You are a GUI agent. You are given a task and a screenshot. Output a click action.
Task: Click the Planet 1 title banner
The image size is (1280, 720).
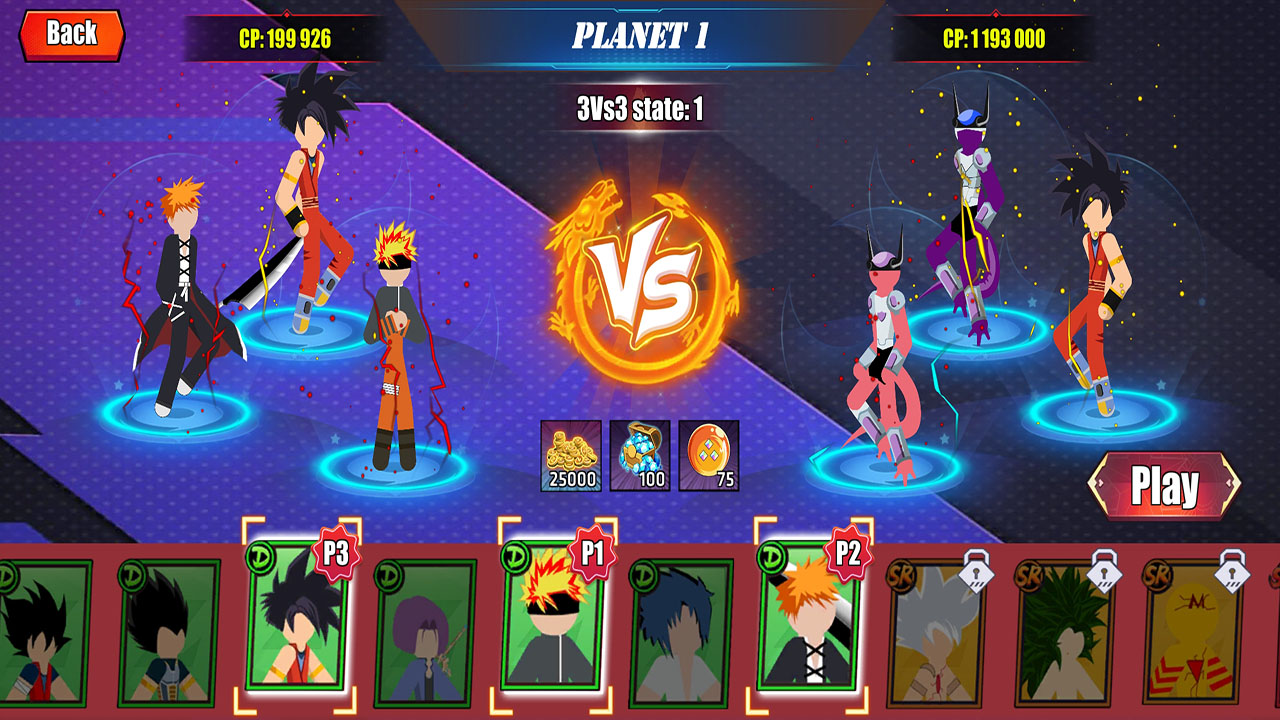click(640, 34)
